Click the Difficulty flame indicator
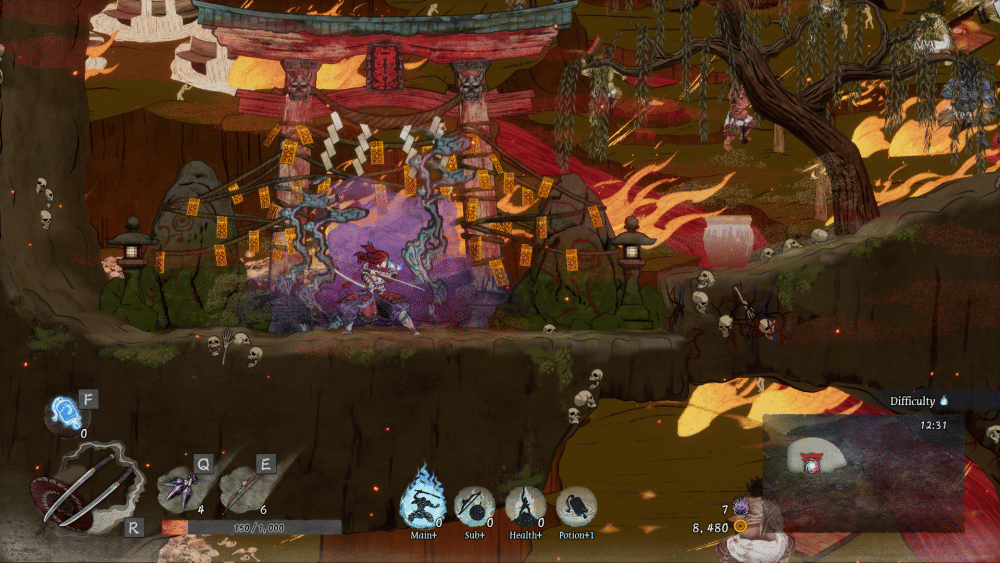Viewport: 1000px width, 563px height. (943, 401)
